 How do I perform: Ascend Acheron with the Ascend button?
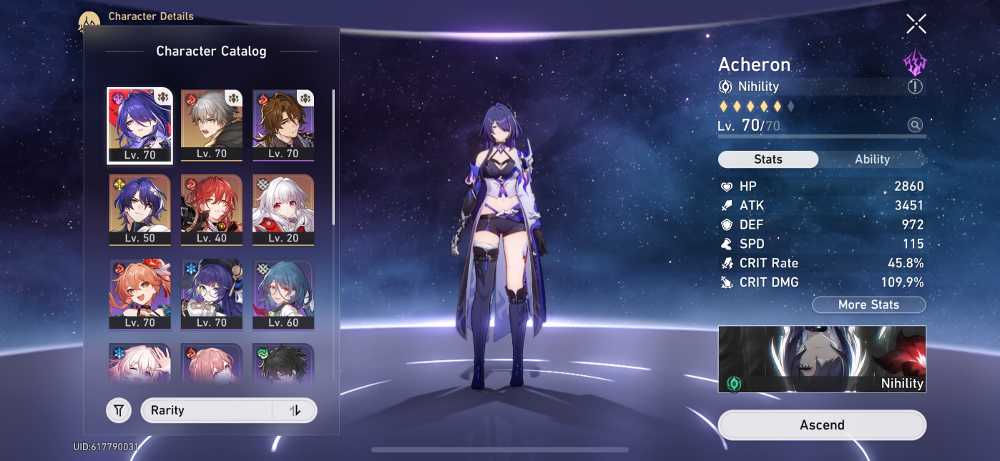tap(822, 425)
